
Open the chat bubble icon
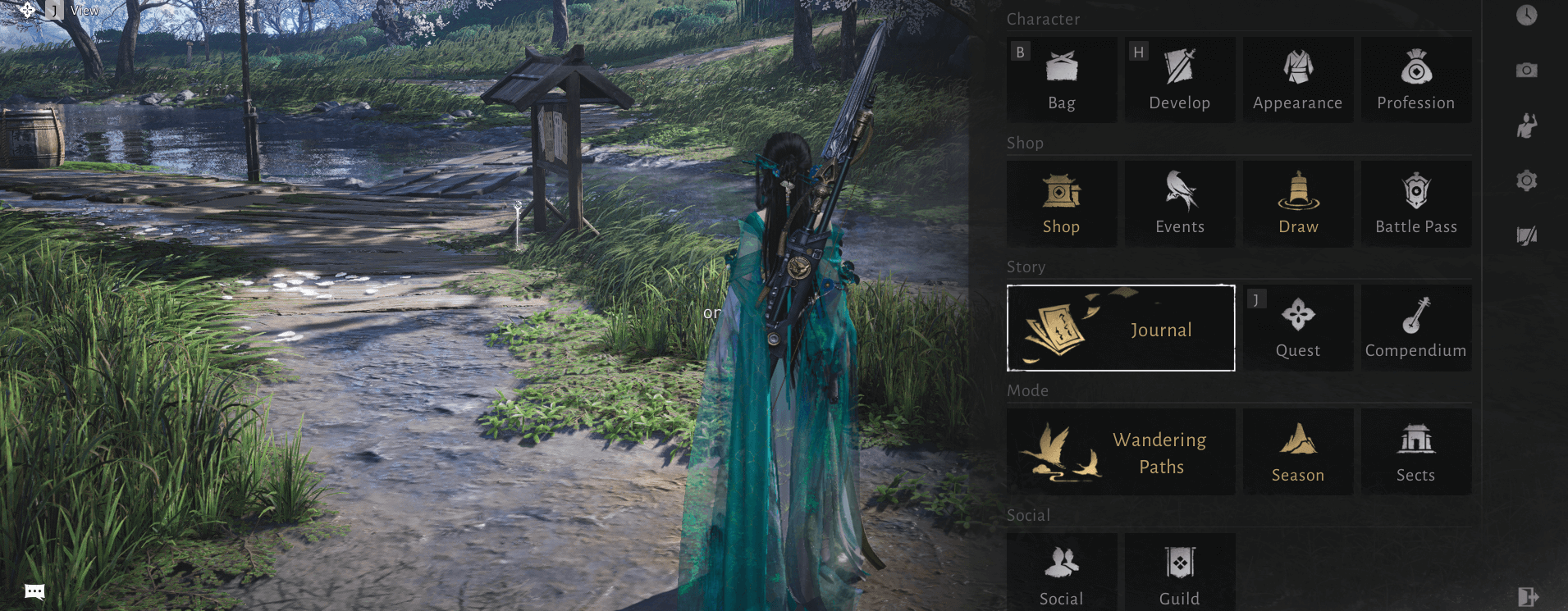[x=34, y=591]
